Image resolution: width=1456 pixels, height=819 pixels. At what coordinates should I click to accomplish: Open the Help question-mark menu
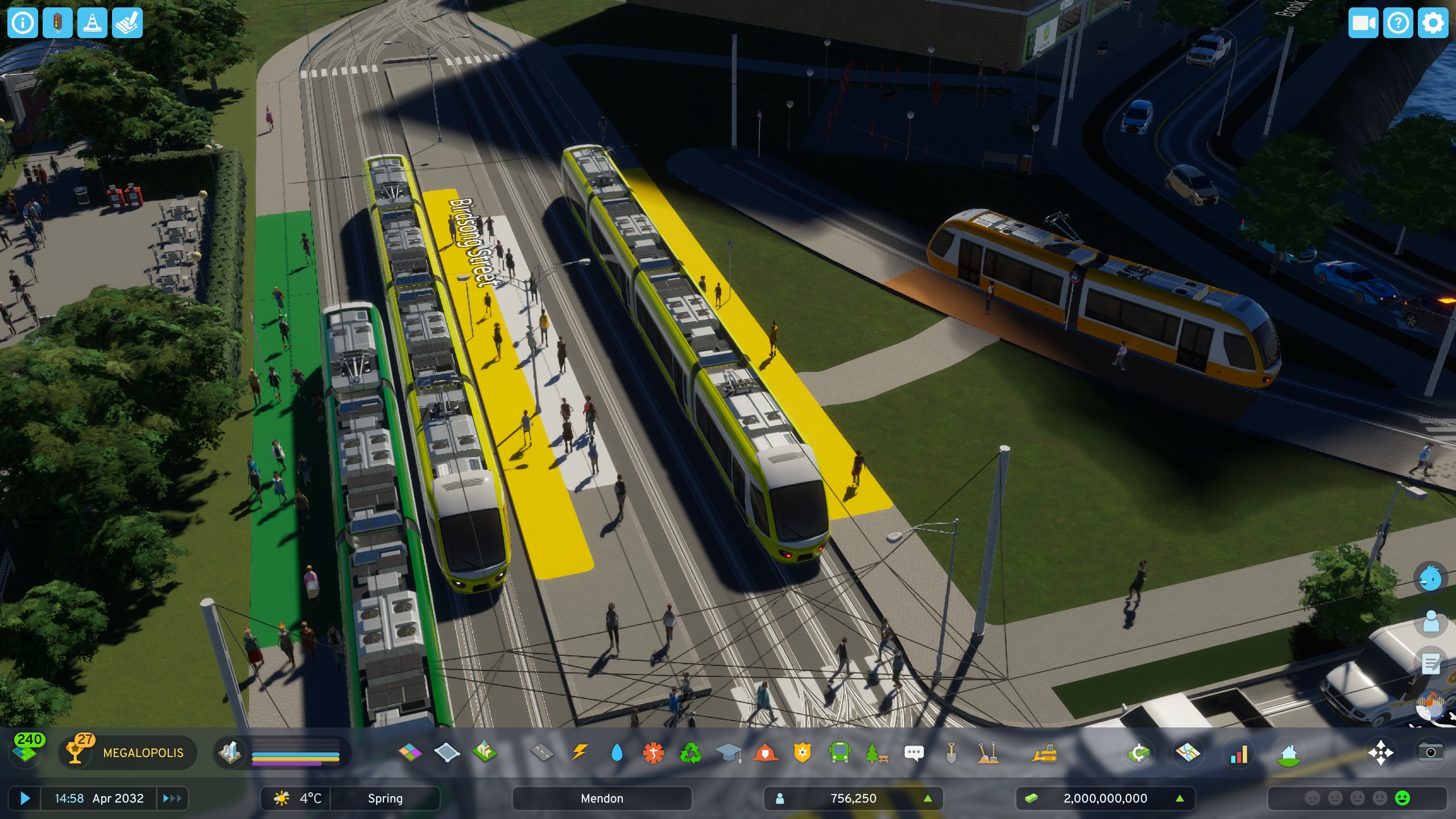pos(1400,23)
